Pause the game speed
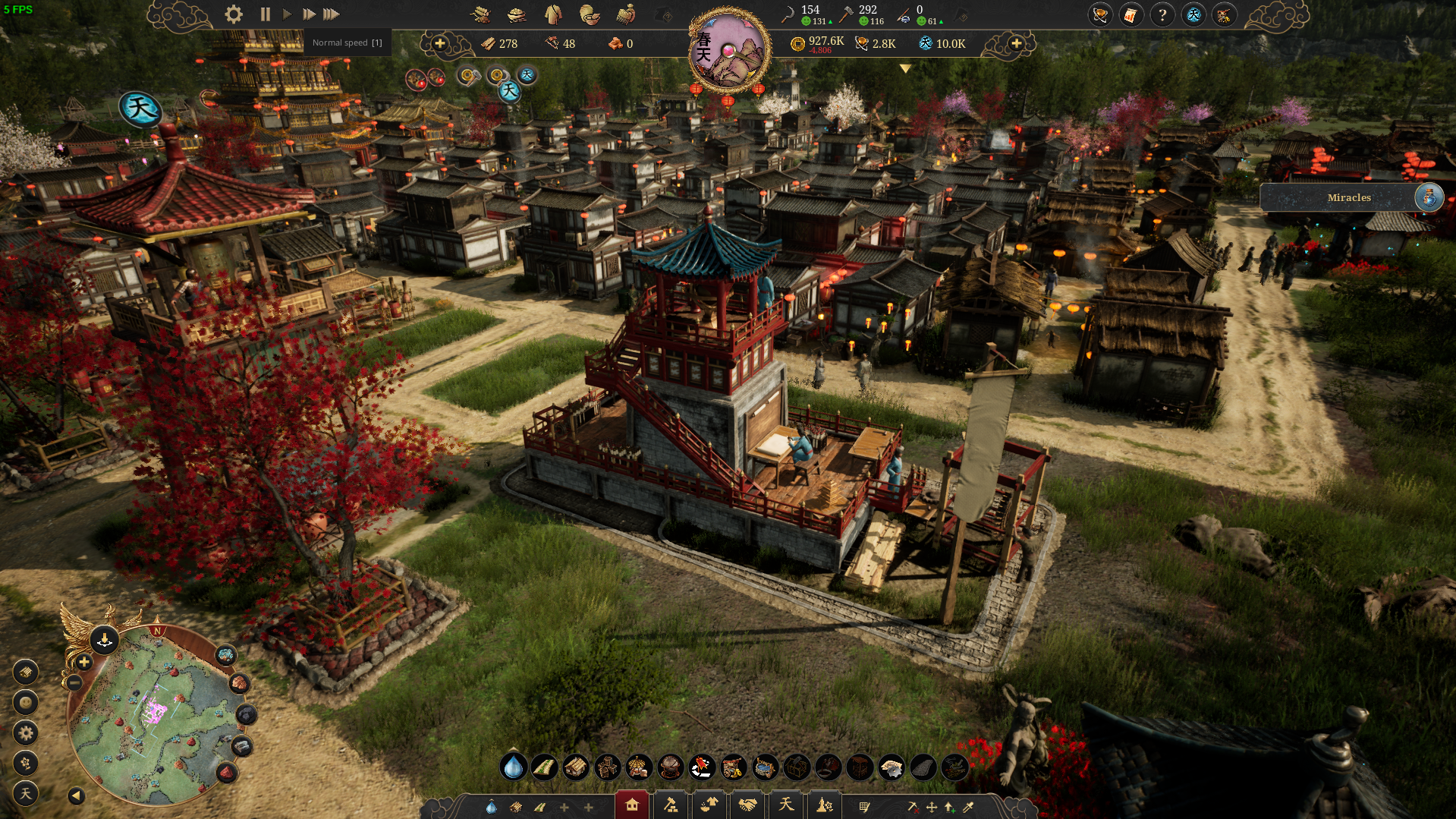This screenshot has width=1456, height=819. pos(265,14)
